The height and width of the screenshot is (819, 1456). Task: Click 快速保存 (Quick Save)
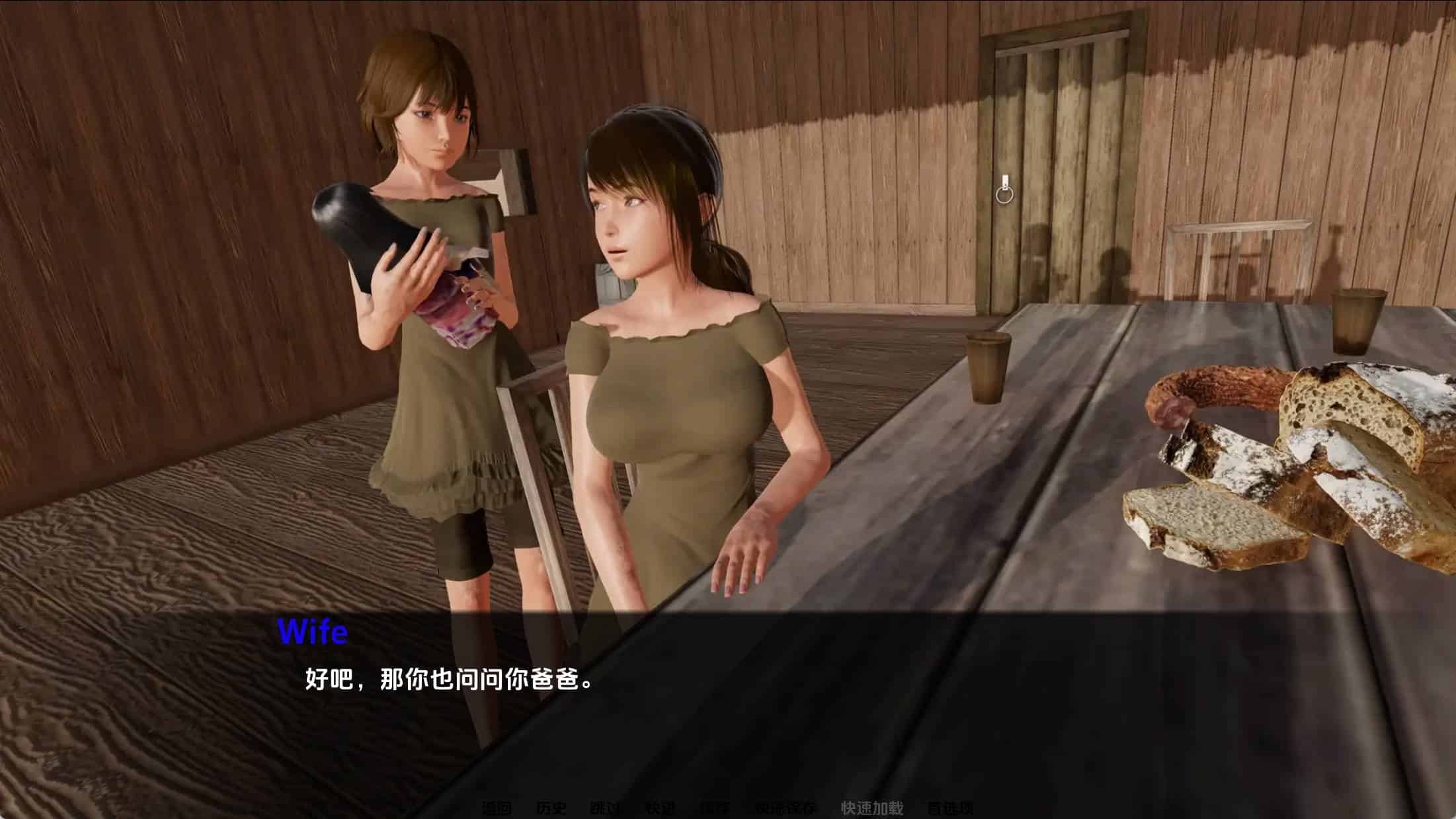[x=785, y=808]
